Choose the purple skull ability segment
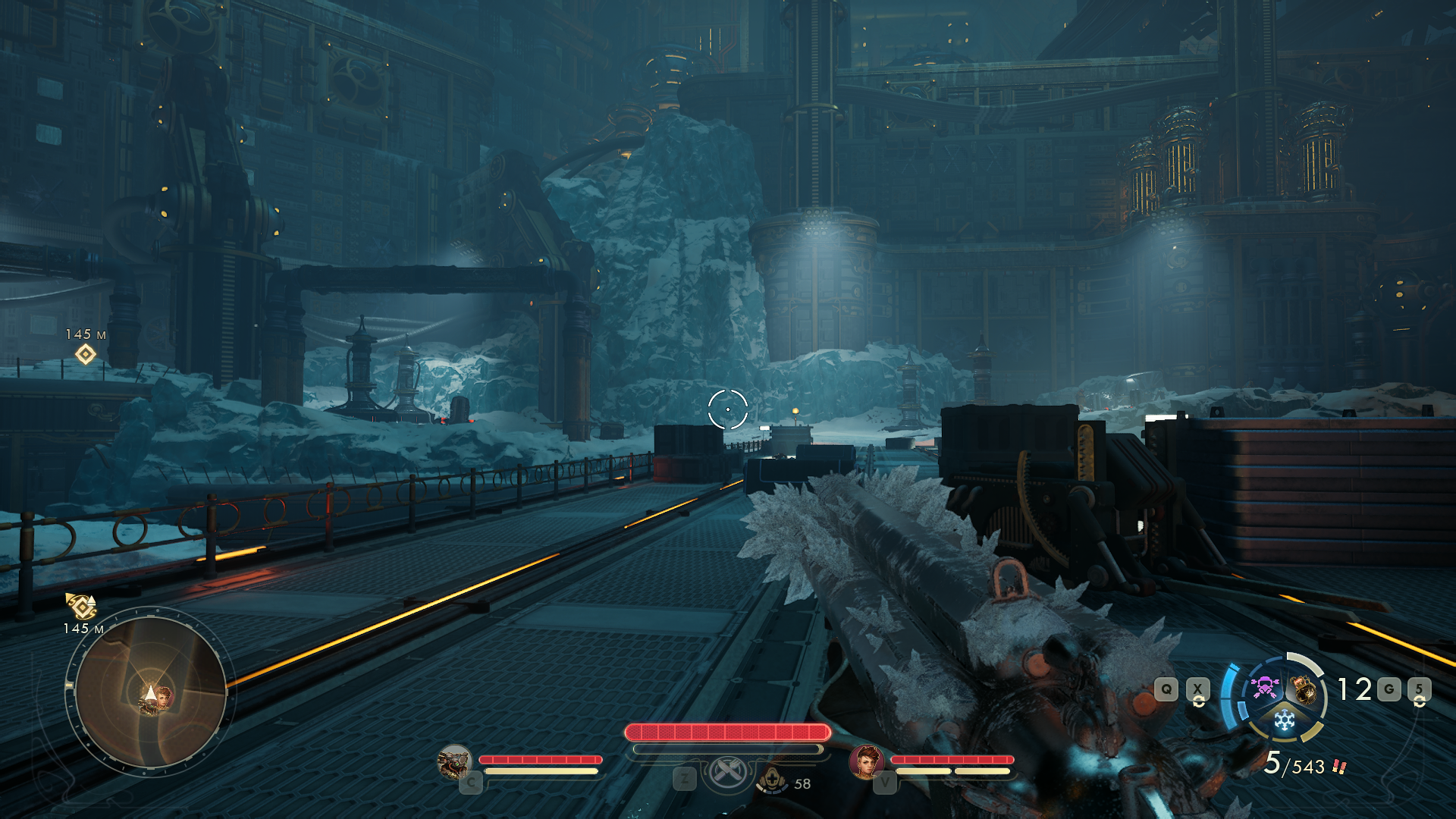The height and width of the screenshot is (819, 1456). [x=1263, y=688]
